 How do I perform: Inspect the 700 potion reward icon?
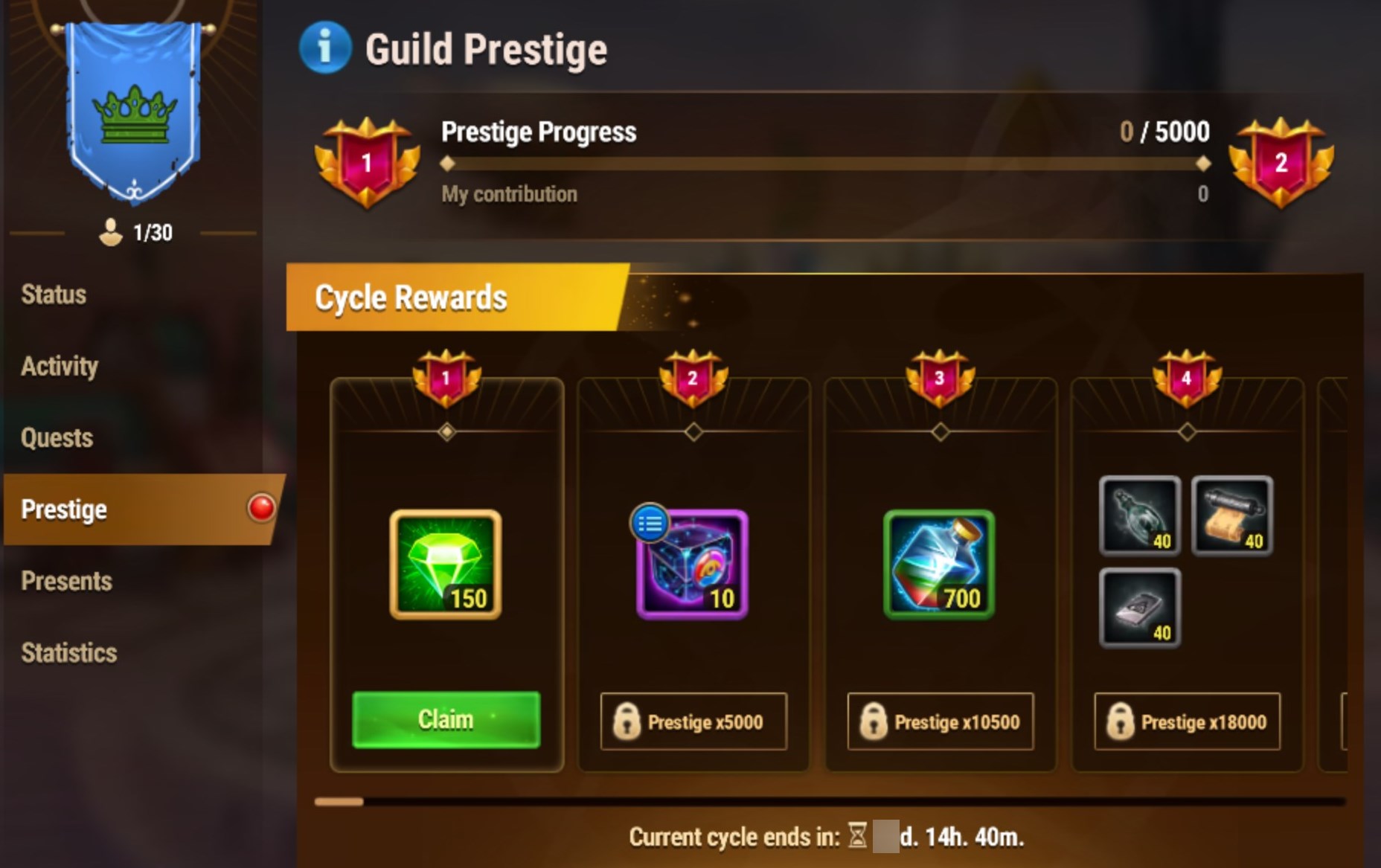pos(939,565)
